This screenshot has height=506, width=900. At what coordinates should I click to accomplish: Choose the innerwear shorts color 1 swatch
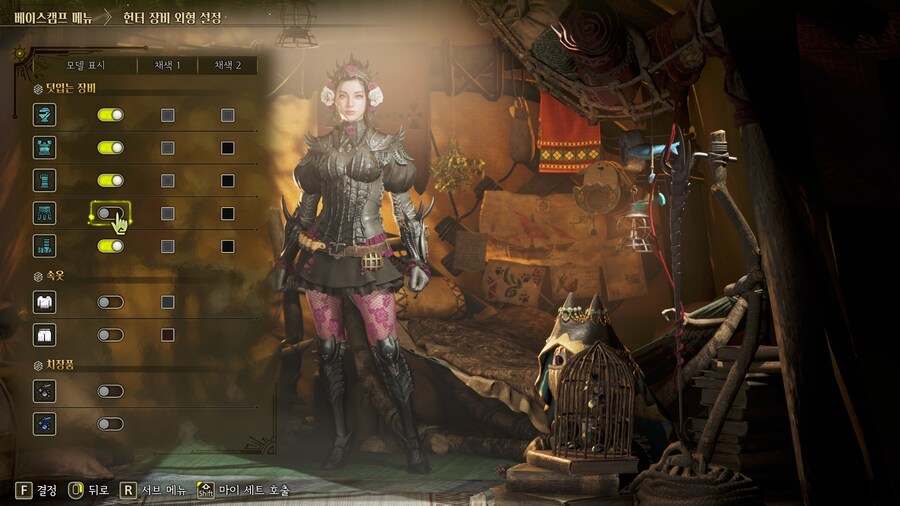click(x=168, y=335)
